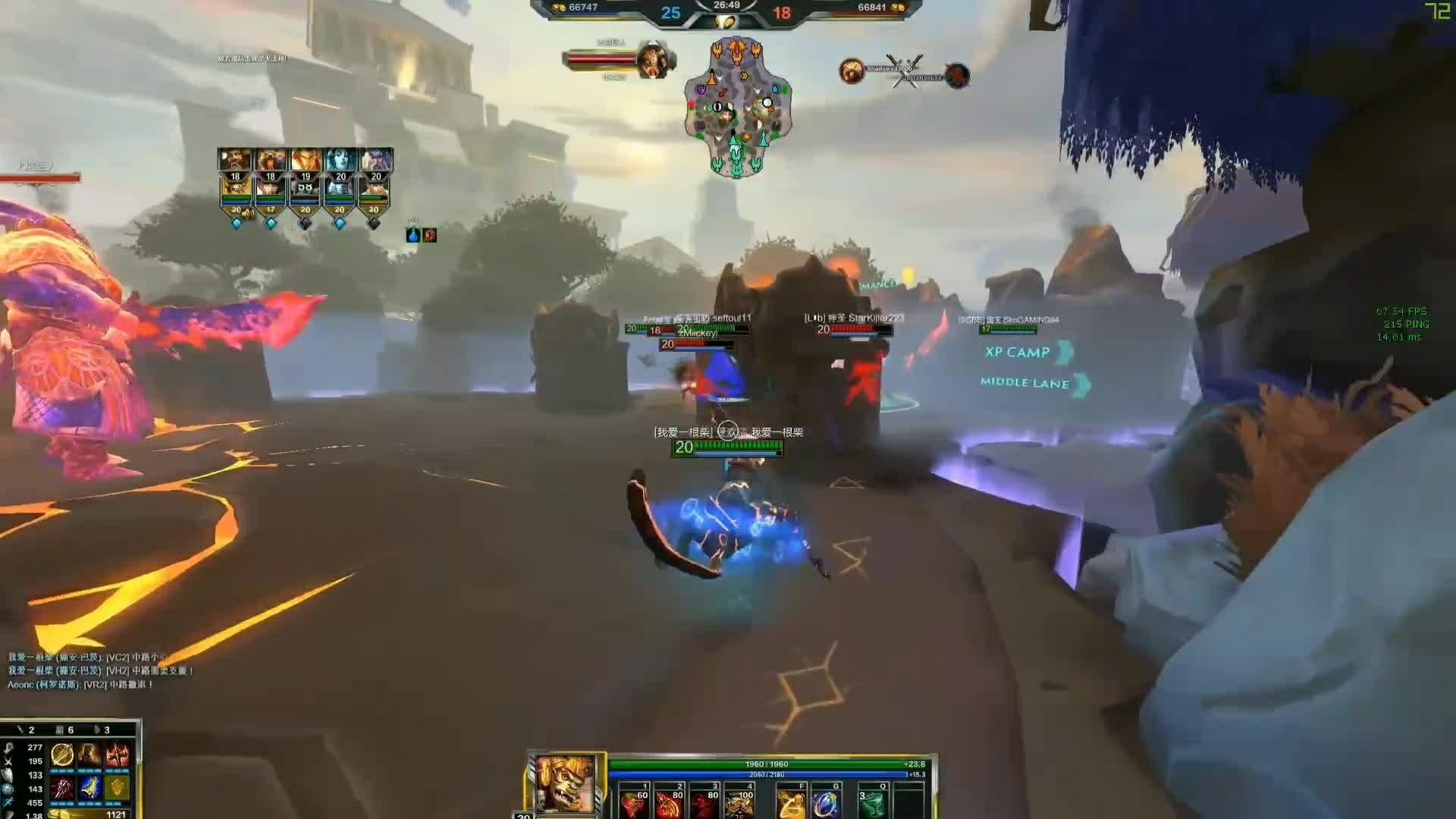Trigger the ultimate ability in slot 4

coord(739,802)
